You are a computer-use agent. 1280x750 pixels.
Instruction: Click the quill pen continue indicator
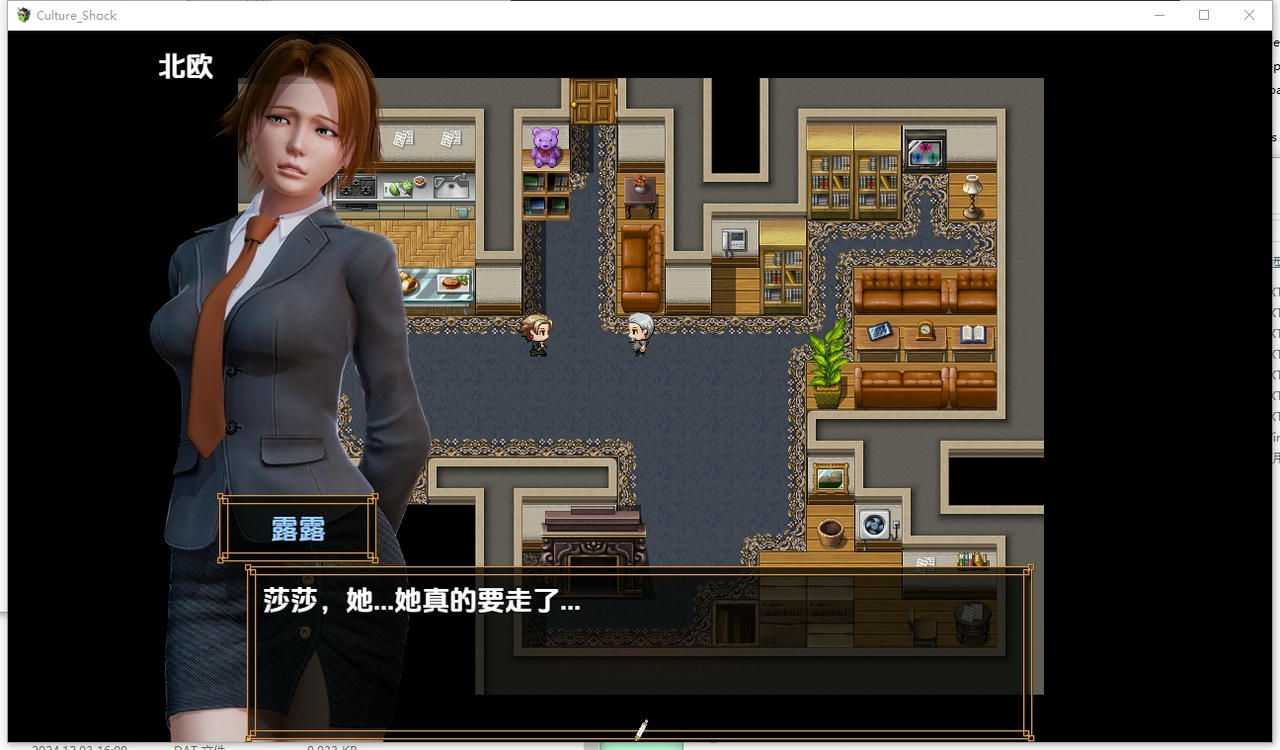coord(640,730)
